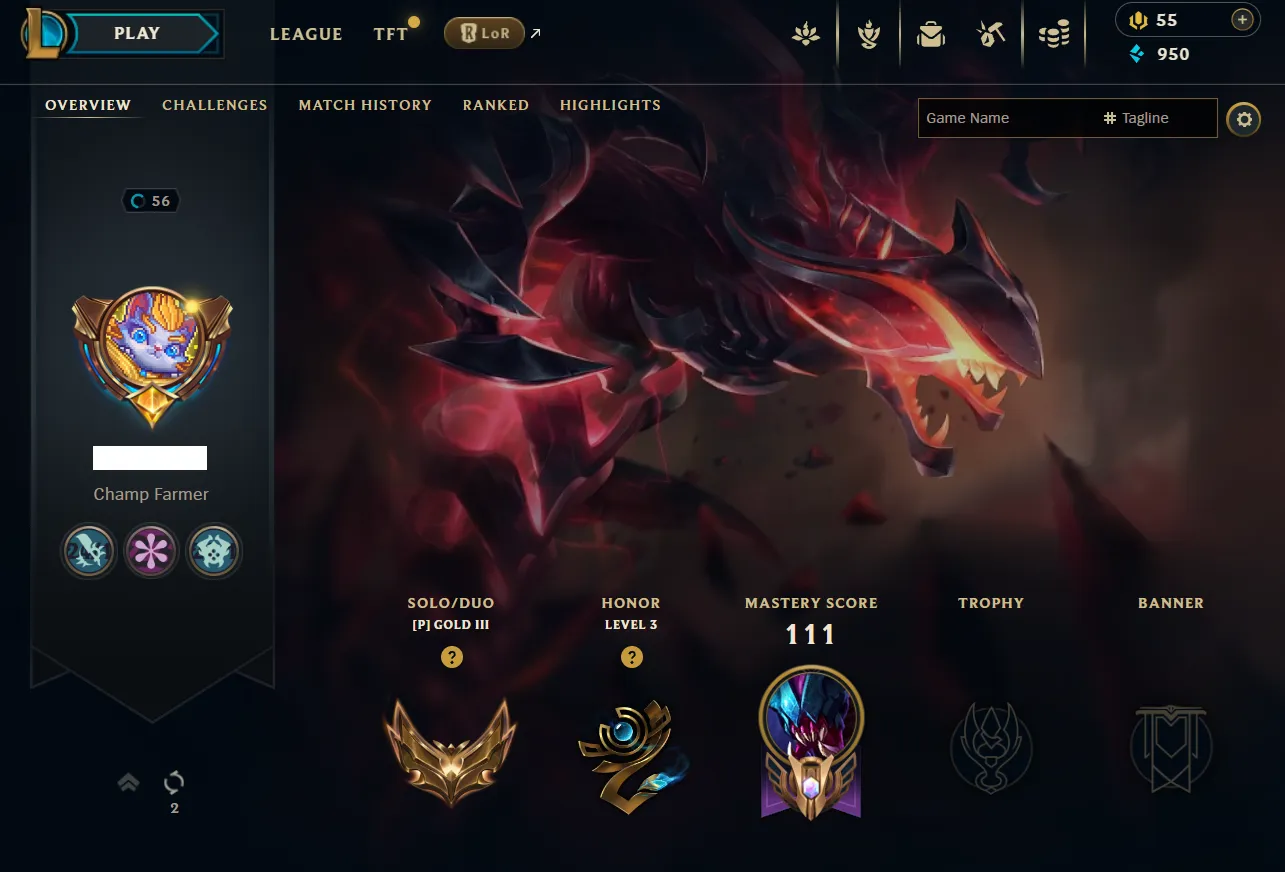Image resolution: width=1285 pixels, height=872 pixels.
Task: Open crafting via the pickaxe and gem icon
Action: point(990,33)
